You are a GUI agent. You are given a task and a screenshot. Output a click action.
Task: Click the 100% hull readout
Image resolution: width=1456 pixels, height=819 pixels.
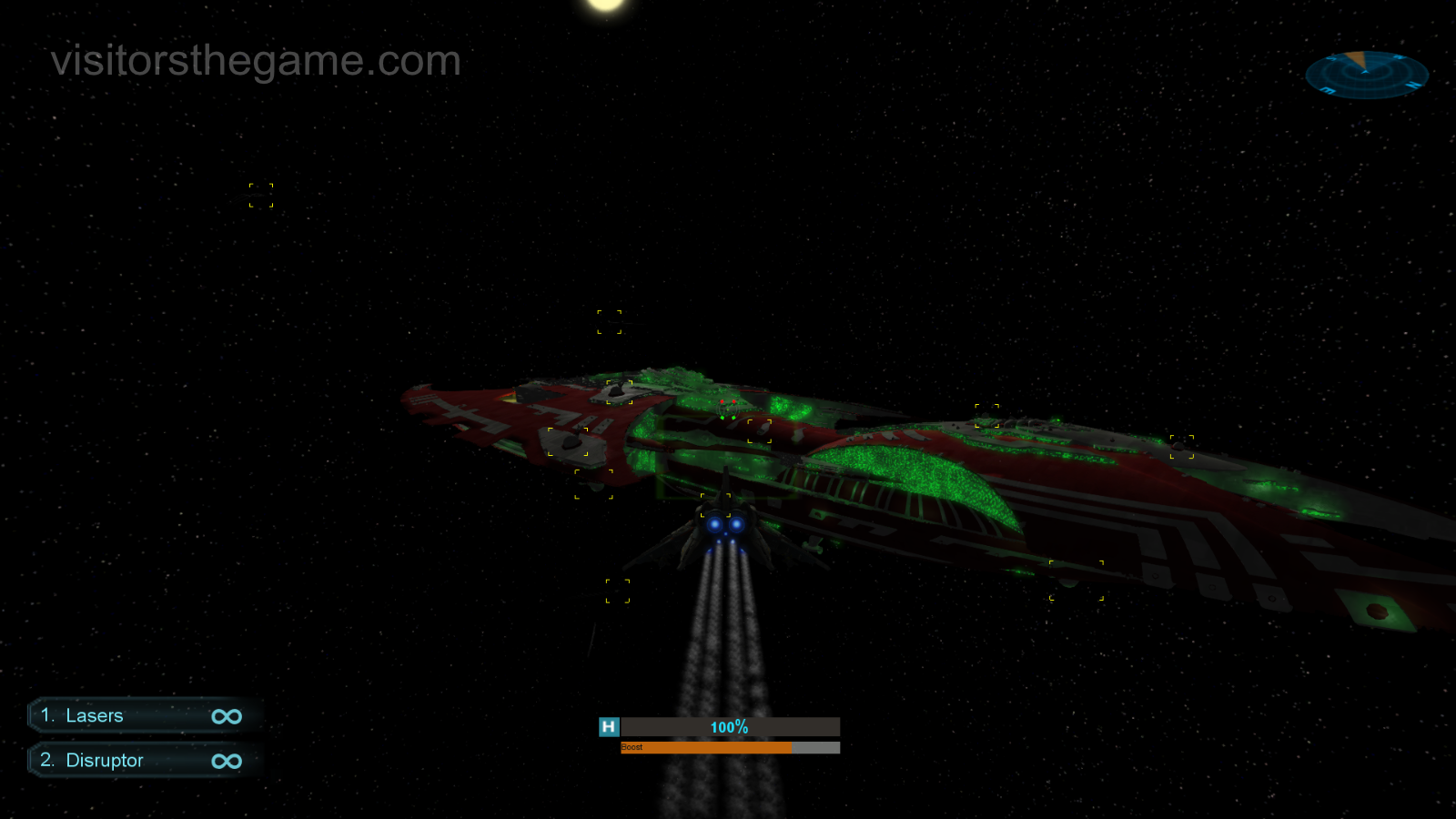728,727
